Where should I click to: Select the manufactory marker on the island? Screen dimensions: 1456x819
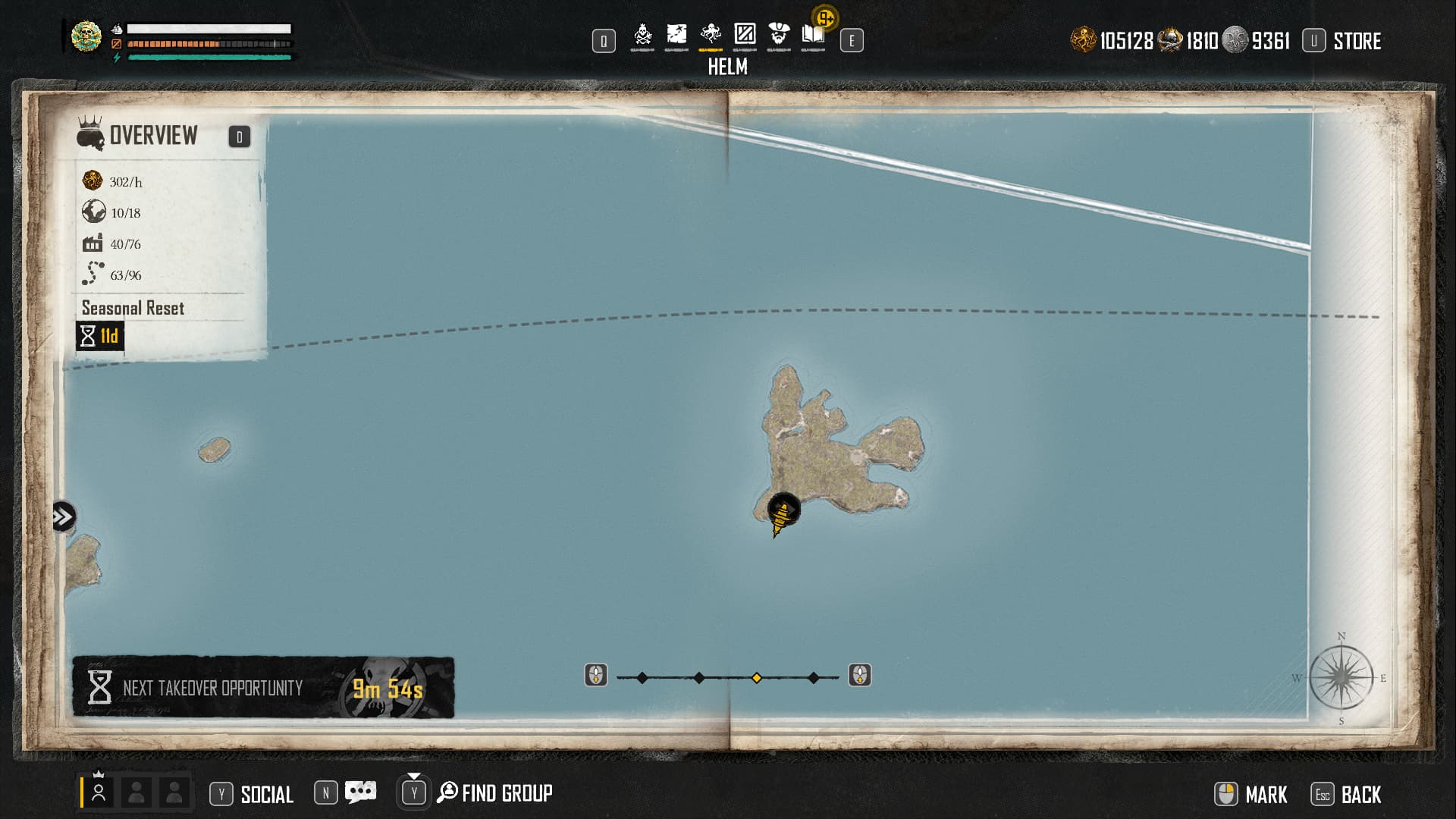[x=783, y=512]
